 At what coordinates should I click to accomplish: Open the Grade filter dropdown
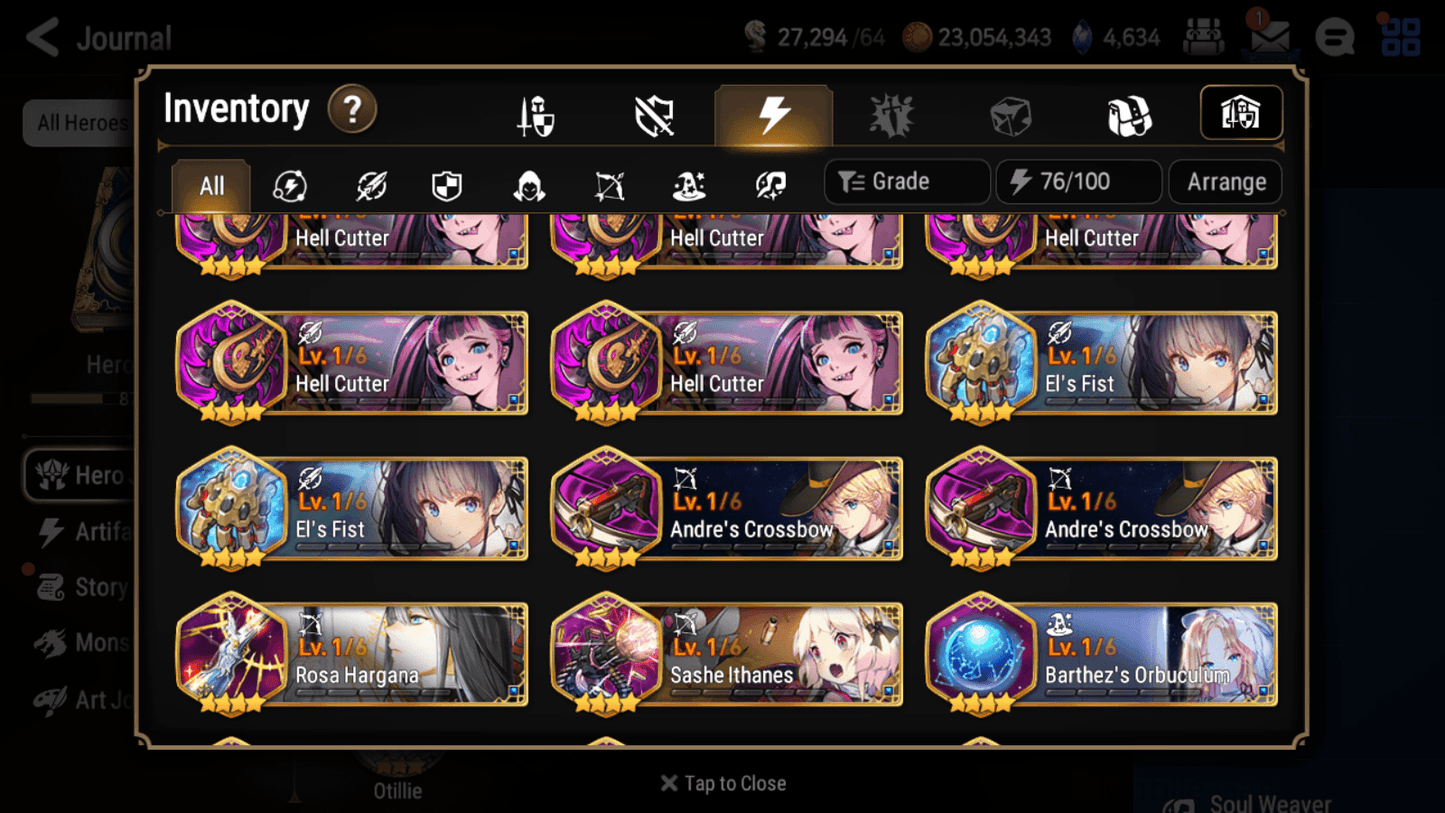[905, 181]
